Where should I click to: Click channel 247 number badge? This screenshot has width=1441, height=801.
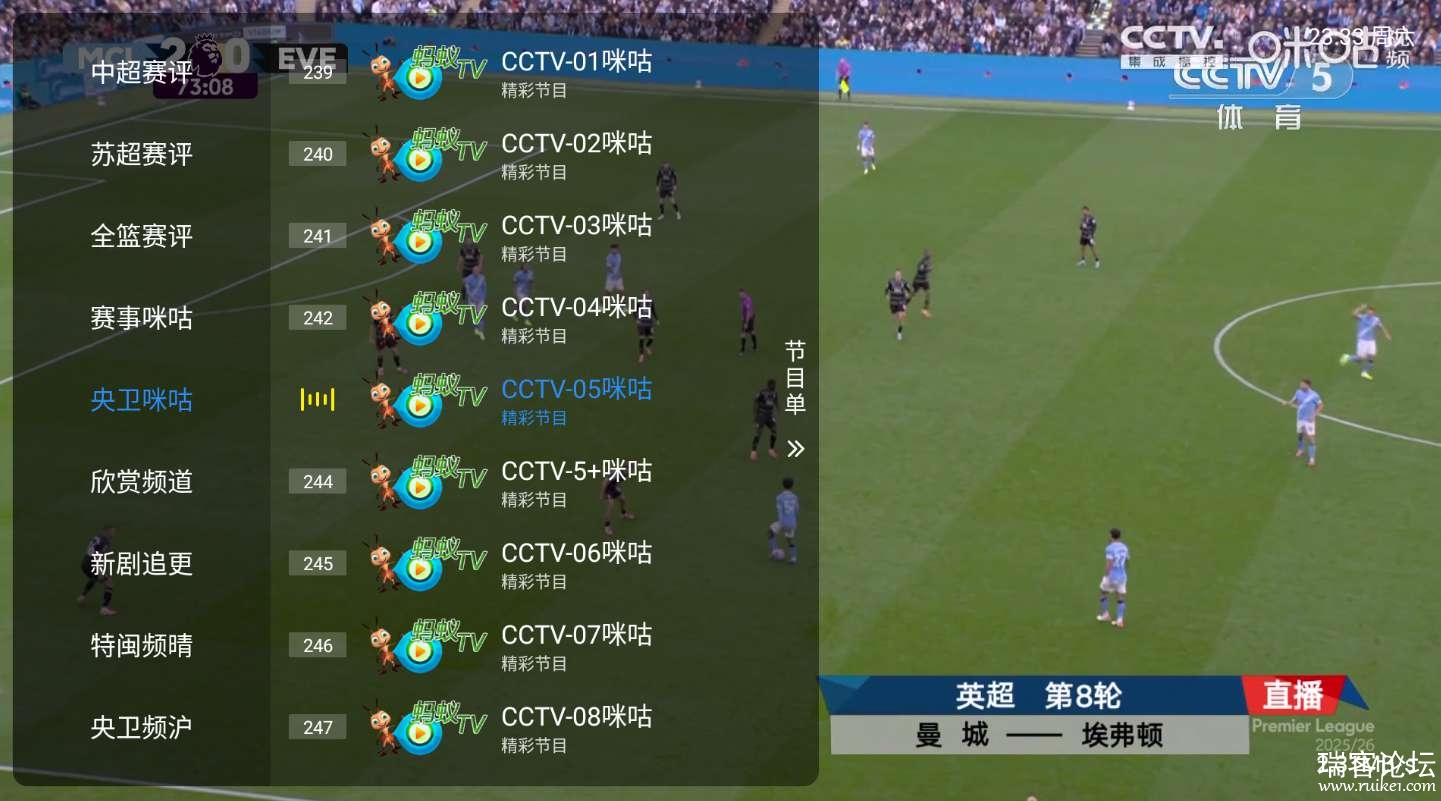click(317, 727)
